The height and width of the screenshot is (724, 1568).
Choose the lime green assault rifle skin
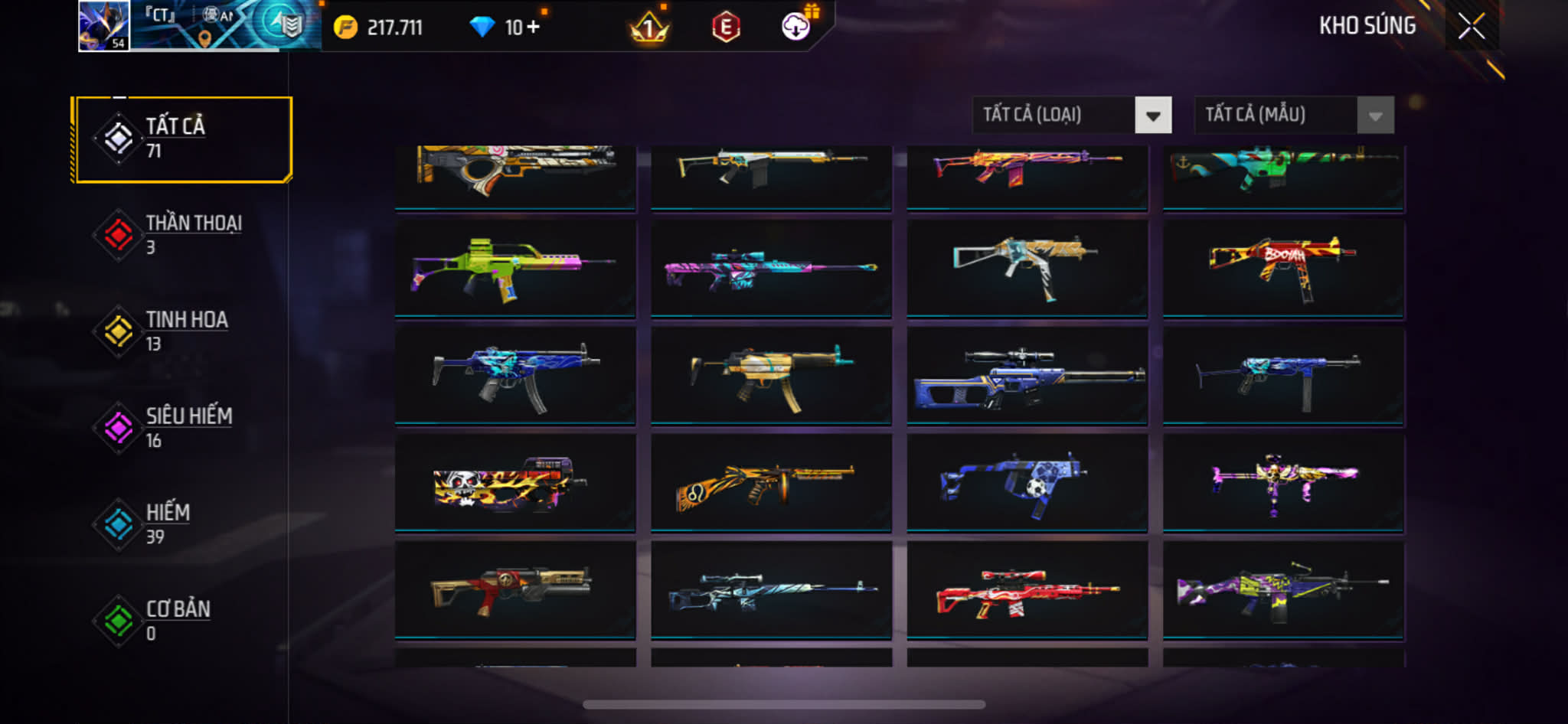pyautogui.click(x=514, y=268)
